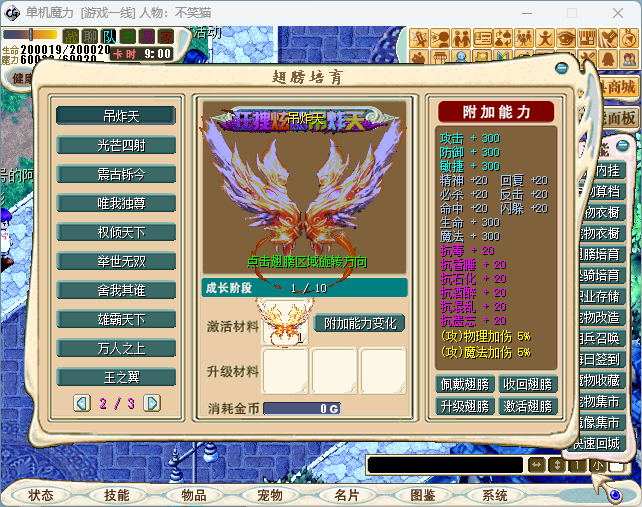Open the 宠物 pet menu
Viewport: 642px width, 507px height.
tap(270, 495)
